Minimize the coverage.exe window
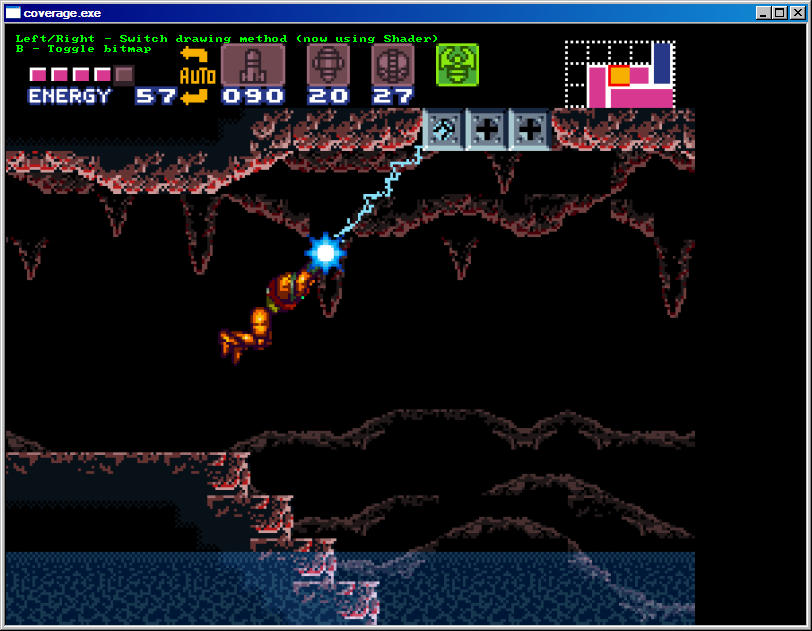 coord(763,13)
